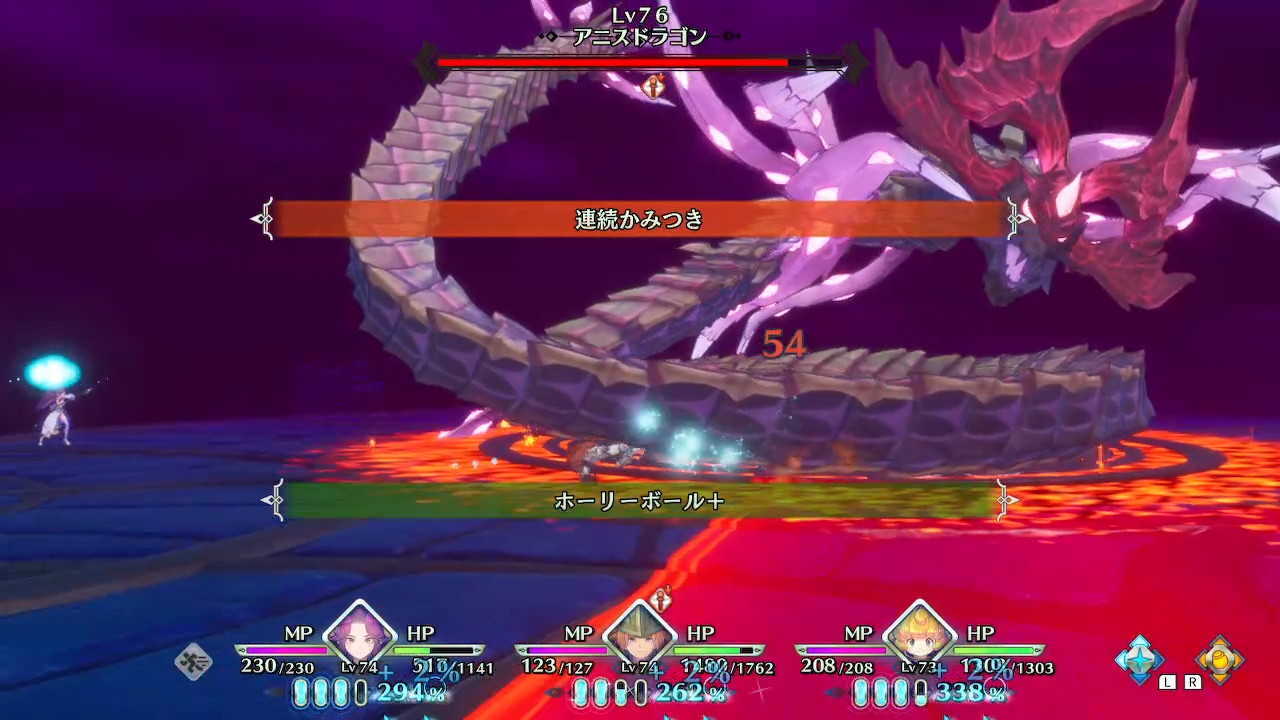Image resolution: width=1280 pixels, height=720 pixels.
Task: Click the Lv76 boss level label
Action: (640, 14)
